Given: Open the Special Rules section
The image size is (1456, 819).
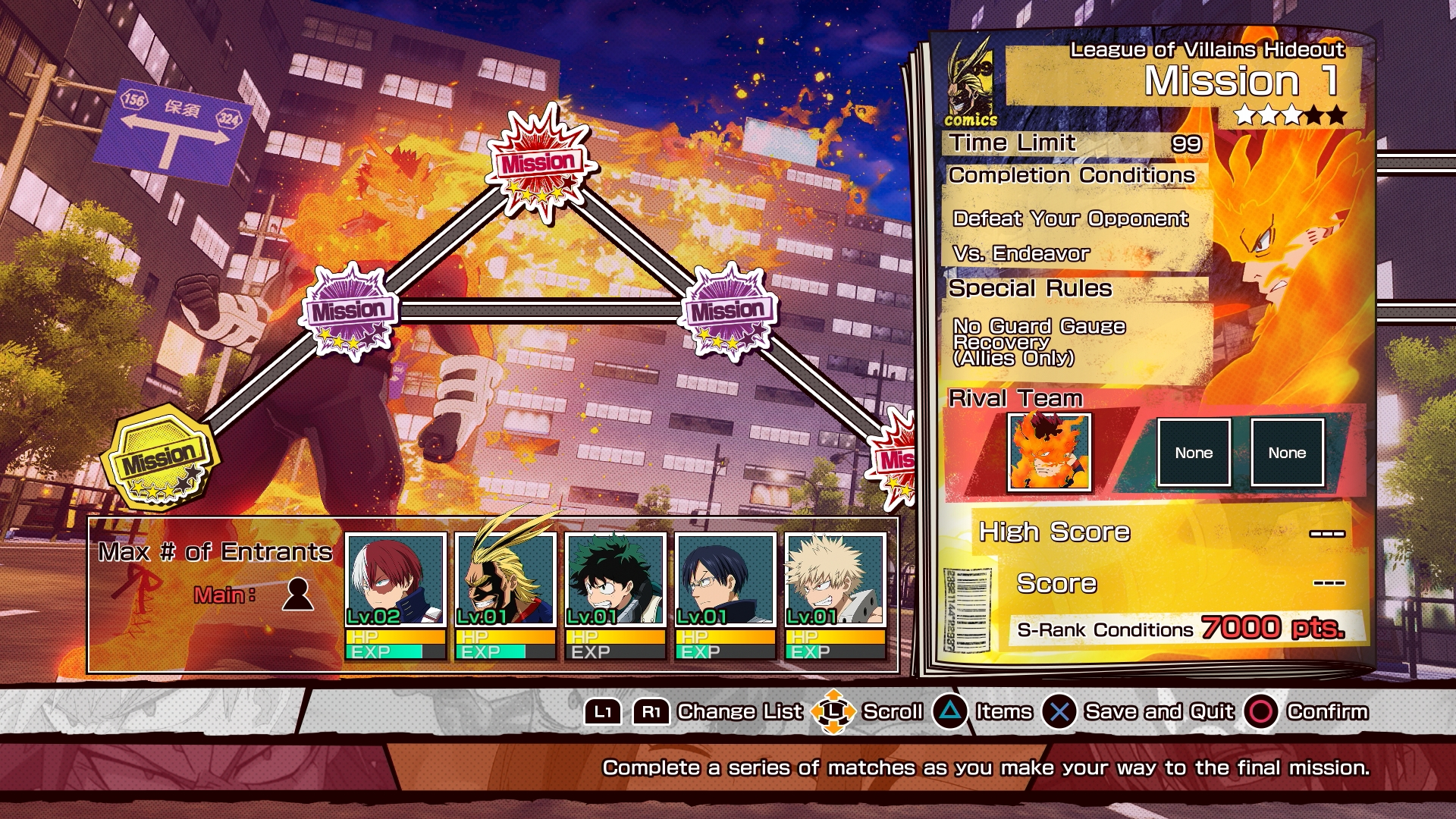Looking at the screenshot, I should 1031,288.
